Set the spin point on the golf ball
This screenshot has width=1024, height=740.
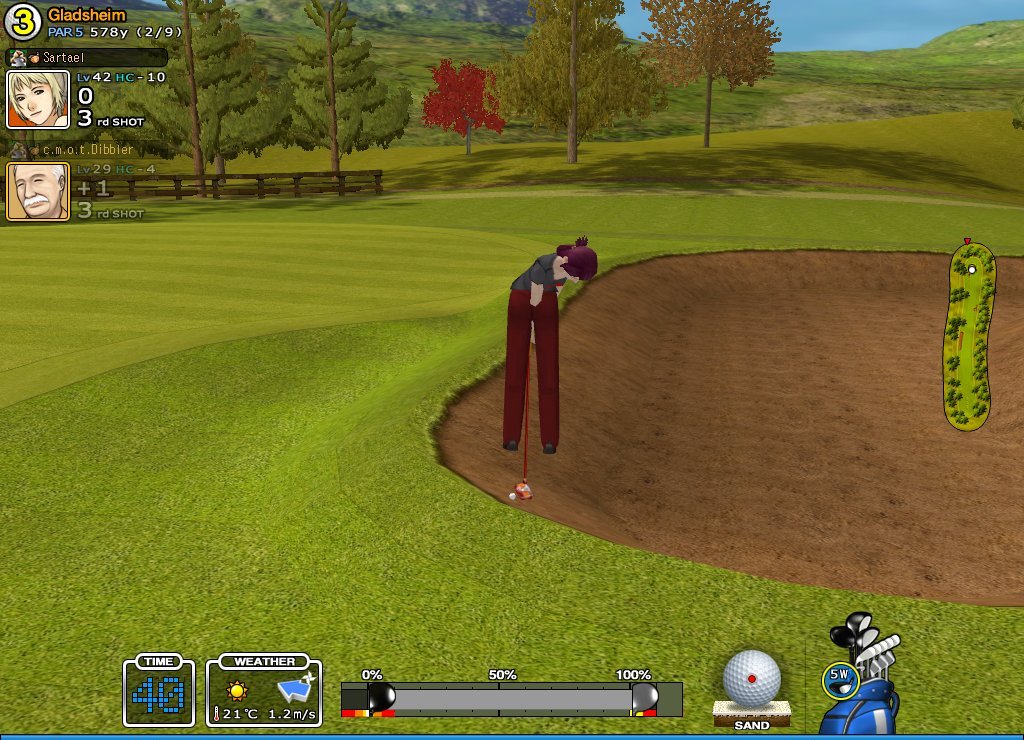pyautogui.click(x=752, y=678)
